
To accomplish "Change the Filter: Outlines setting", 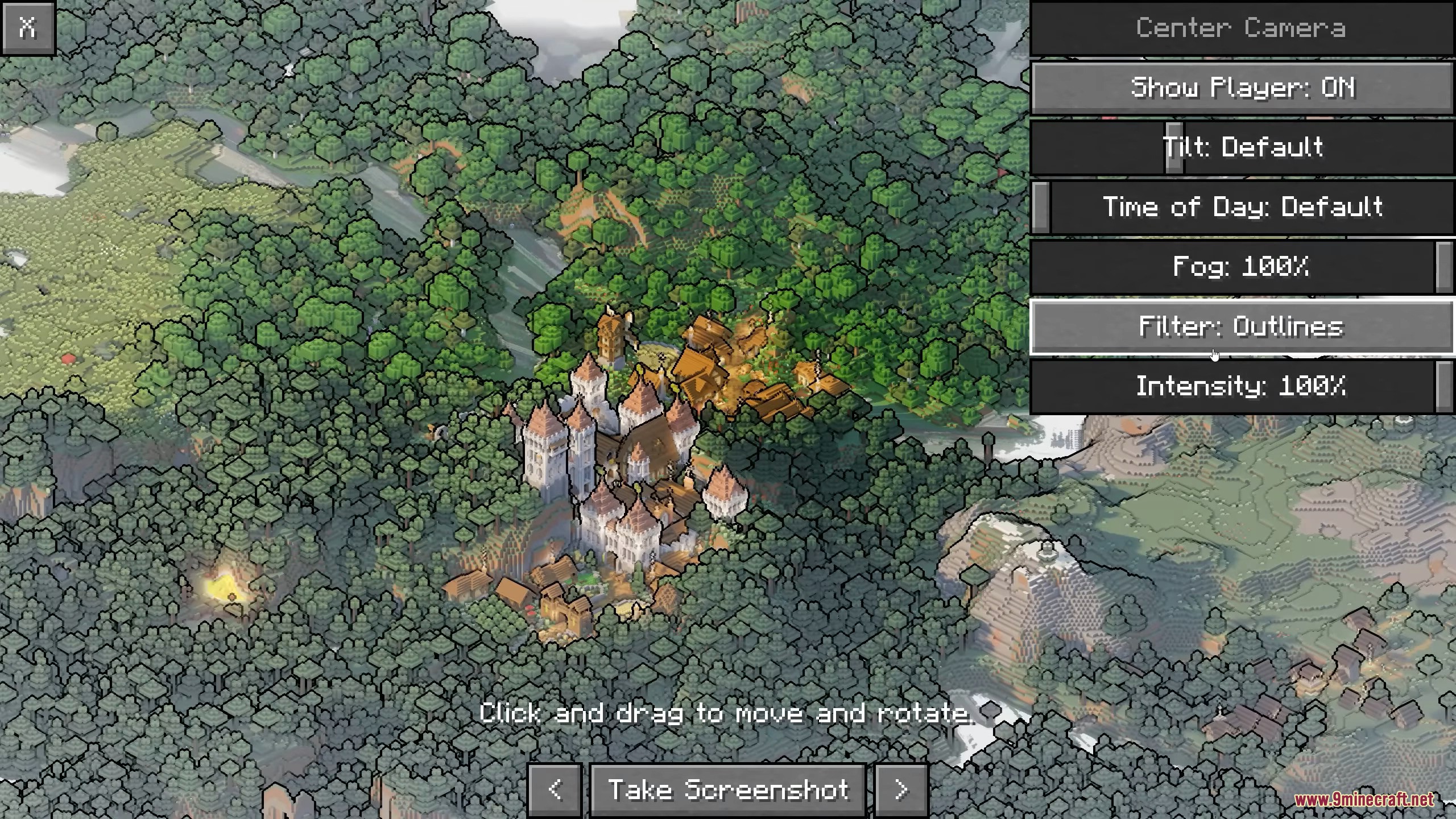I will tap(1242, 327).
